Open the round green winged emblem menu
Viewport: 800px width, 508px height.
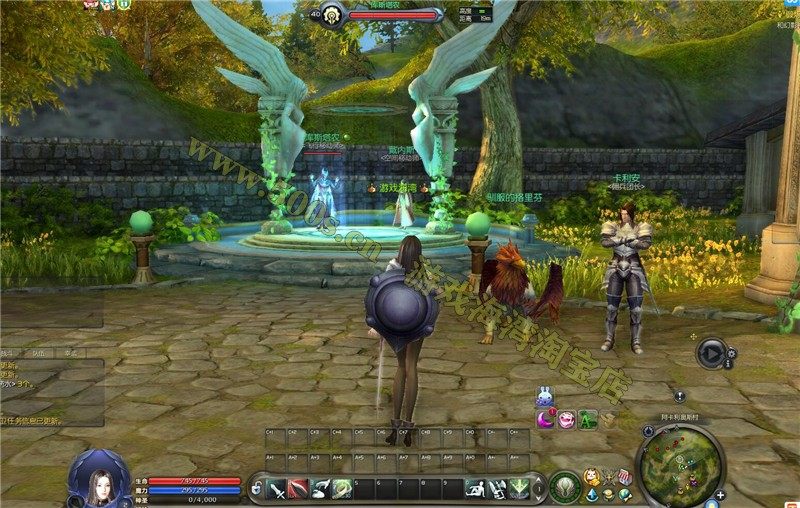(565, 487)
